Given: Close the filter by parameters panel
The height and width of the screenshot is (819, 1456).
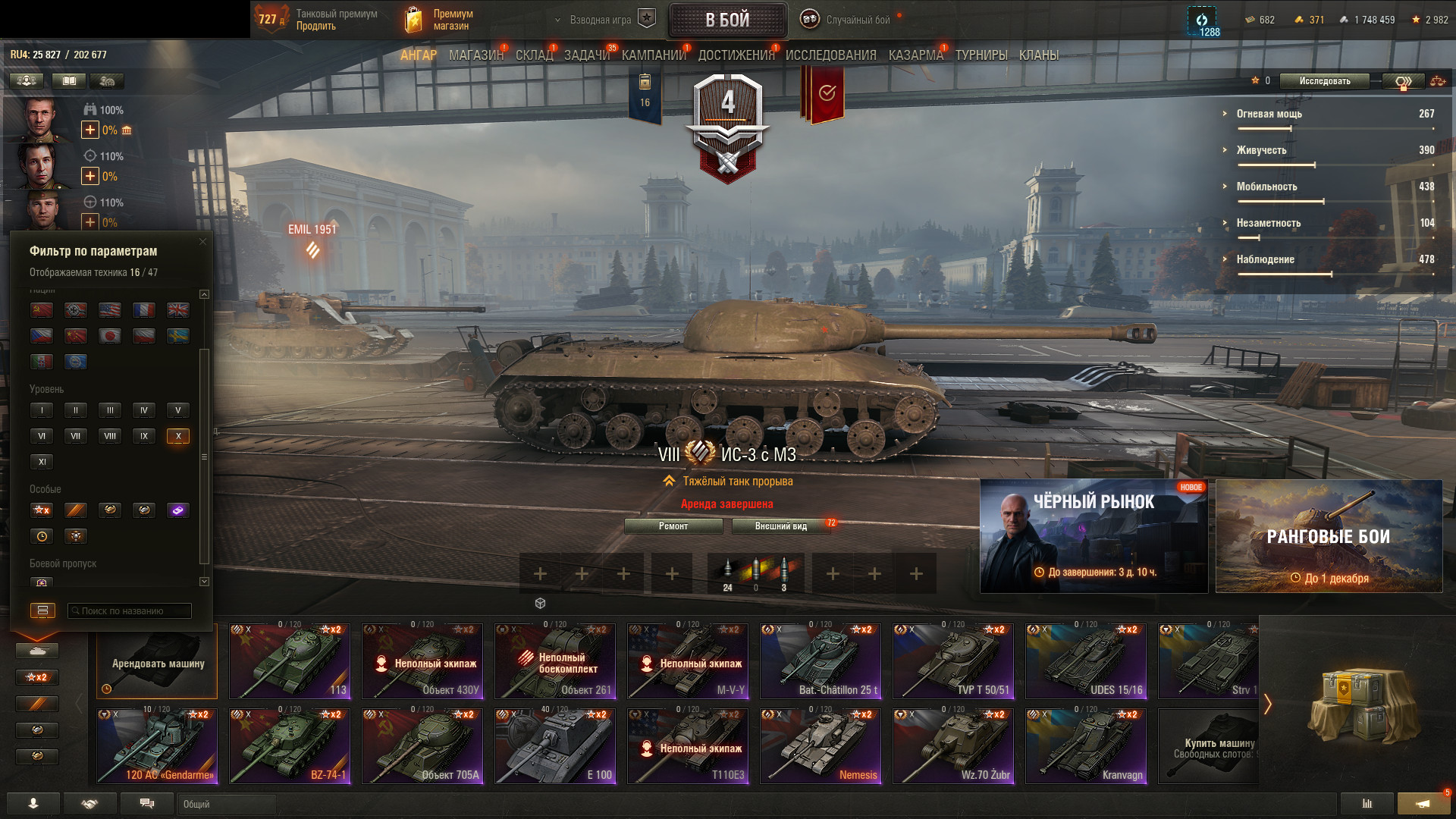Looking at the screenshot, I should pyautogui.click(x=202, y=242).
